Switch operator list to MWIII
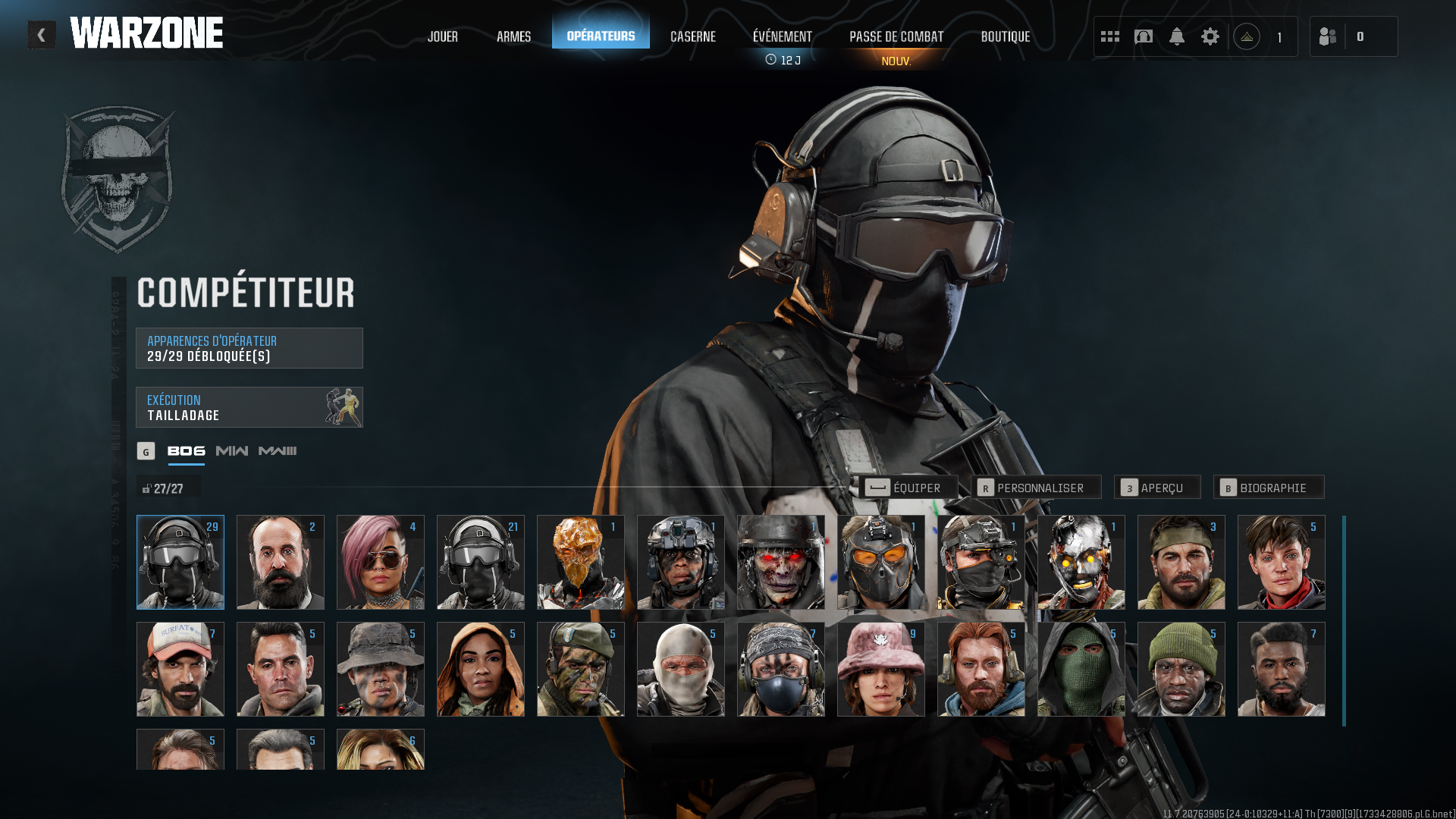This screenshot has height=819, width=1456. click(x=278, y=451)
